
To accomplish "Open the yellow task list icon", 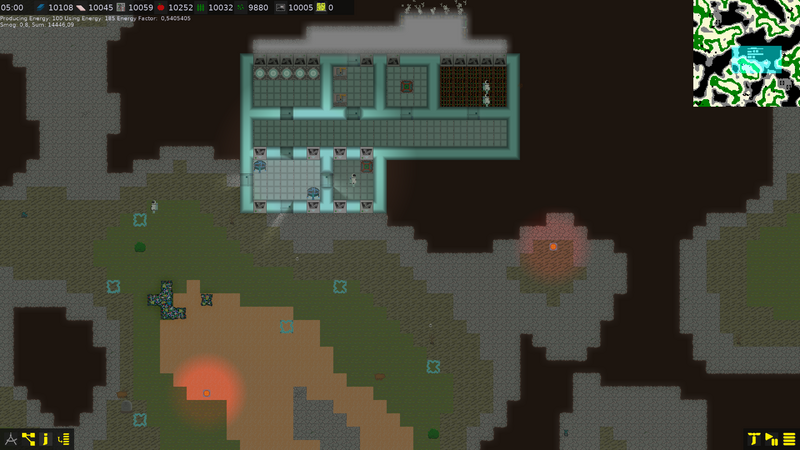I will (64, 438).
